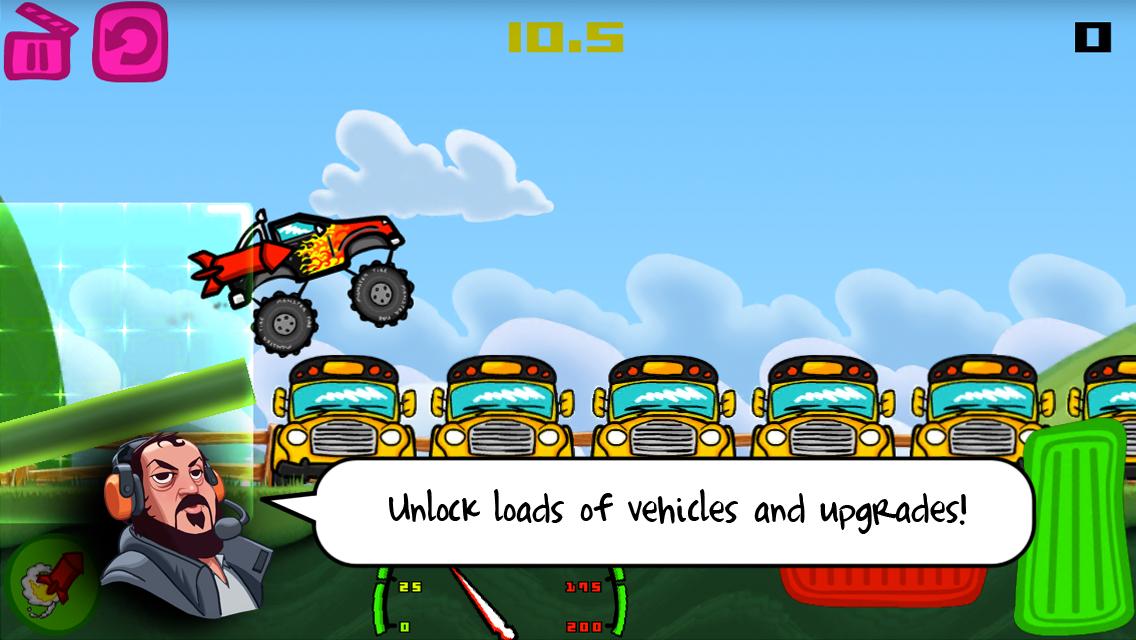Dismiss the vehicles and upgrades speech bubble
This screenshot has height=640, width=1136.
[x=675, y=511]
